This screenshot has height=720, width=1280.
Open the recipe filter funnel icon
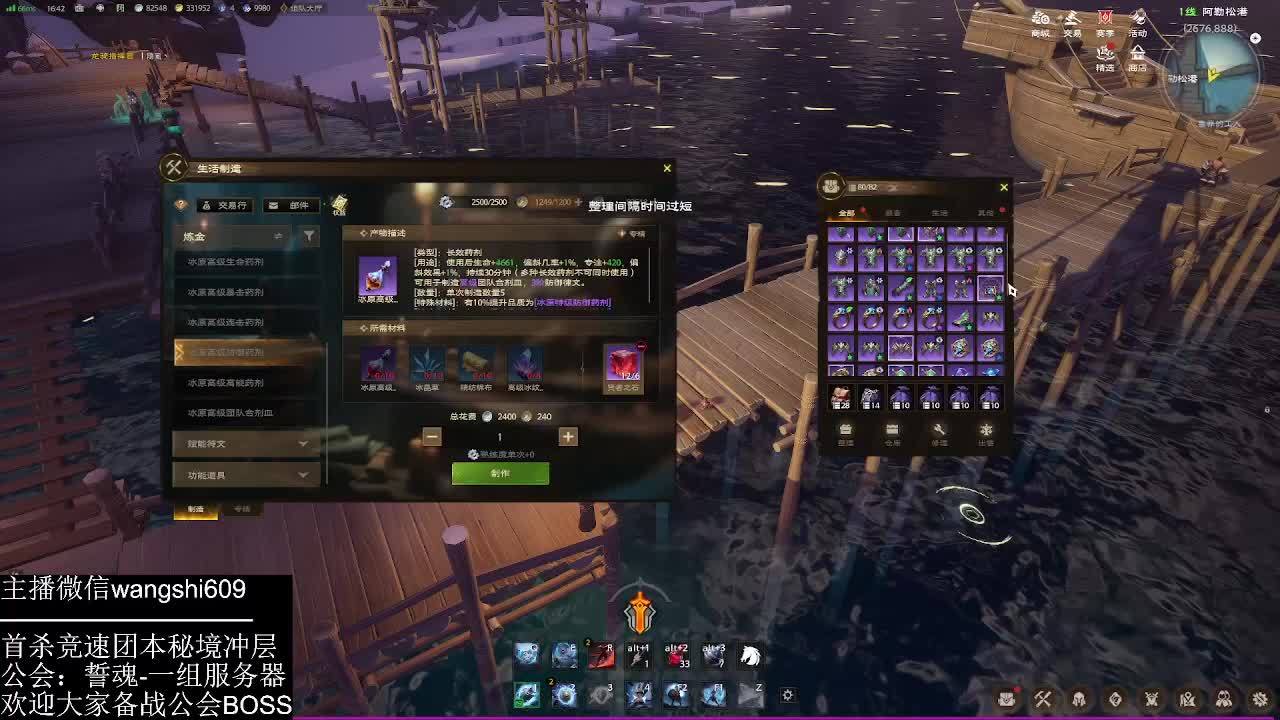click(309, 236)
